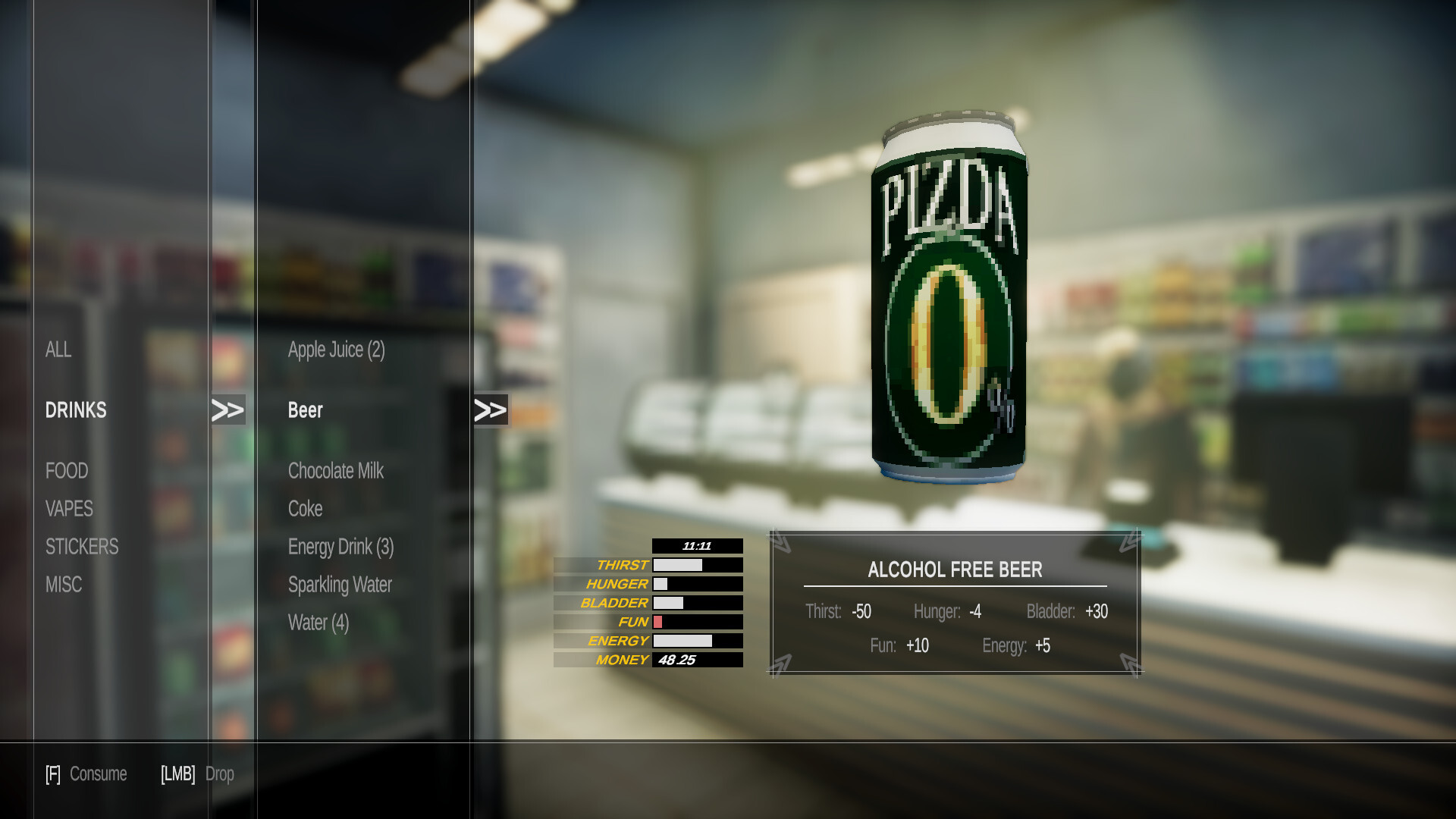Select Apple Juice in the drinks list
Screen dimensions: 1456x819
pyautogui.click(x=336, y=350)
